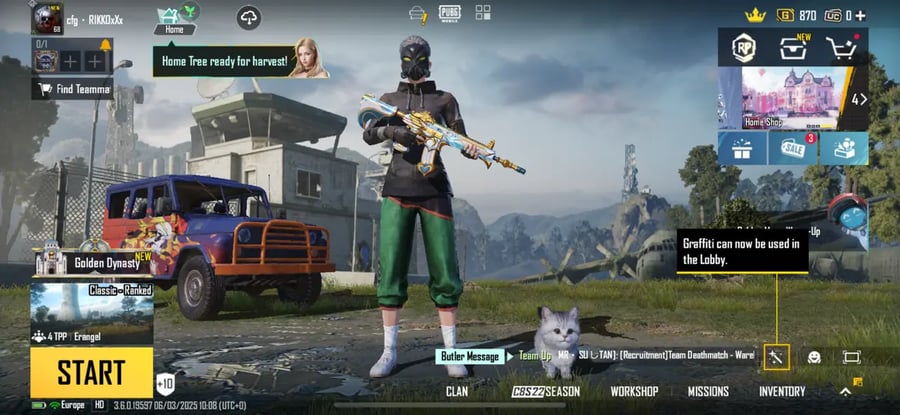The height and width of the screenshot is (415, 900).
Task: Go to the Workshop
Action: [x=633, y=392]
